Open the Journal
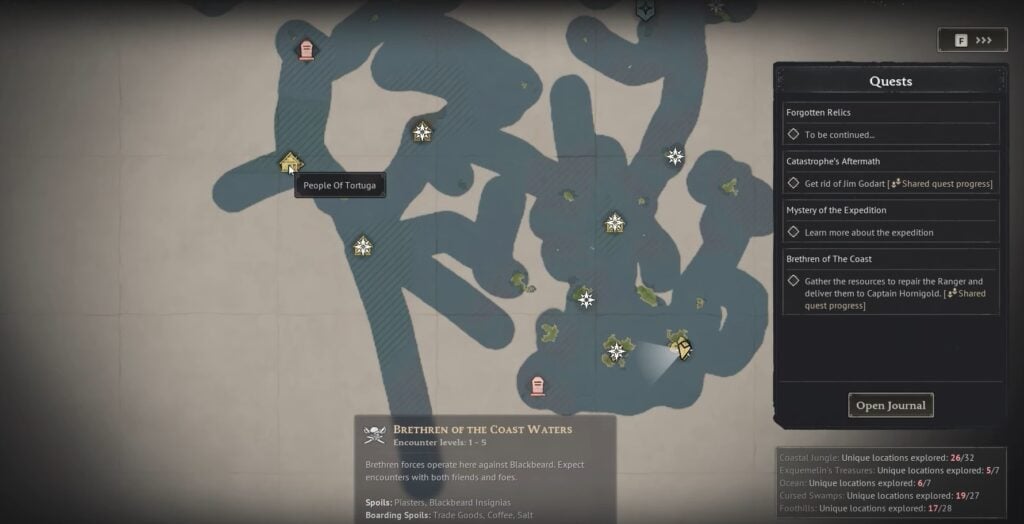The width and height of the screenshot is (1024, 524). [891, 405]
